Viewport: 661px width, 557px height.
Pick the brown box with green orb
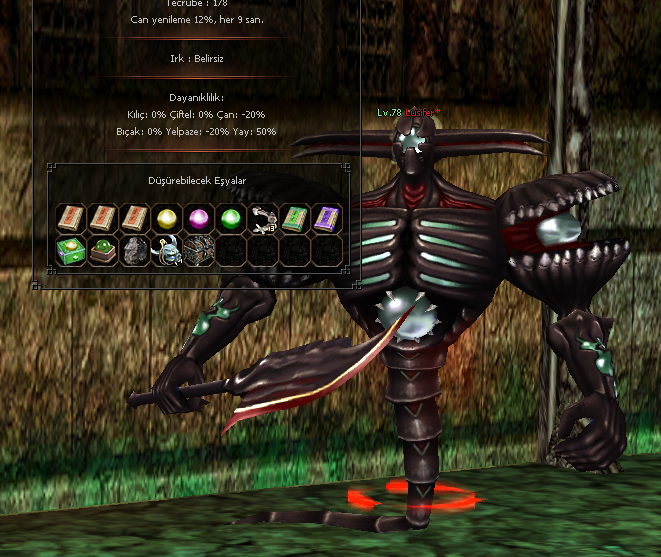tap(102, 250)
